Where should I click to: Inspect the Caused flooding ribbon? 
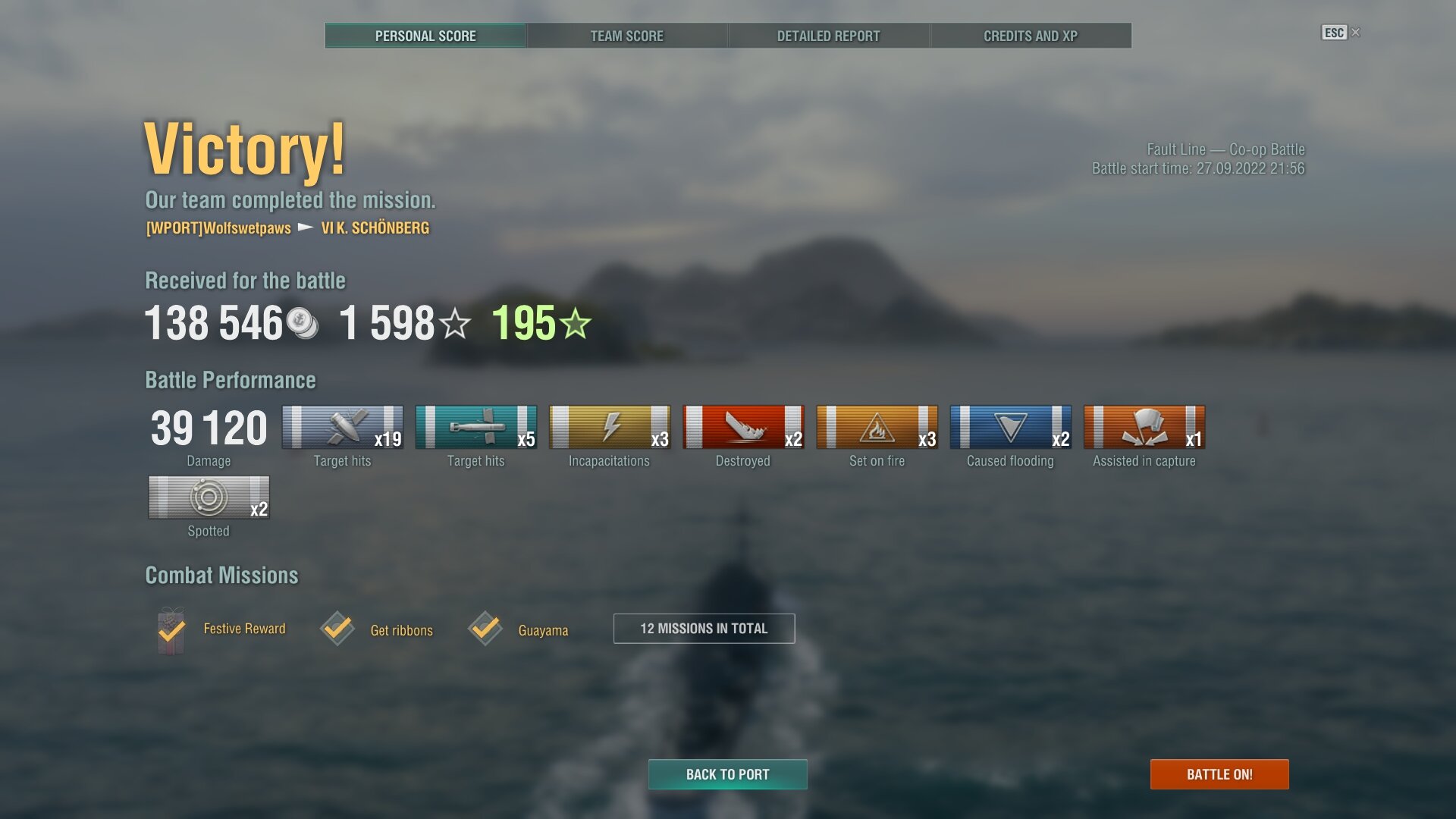(1010, 428)
